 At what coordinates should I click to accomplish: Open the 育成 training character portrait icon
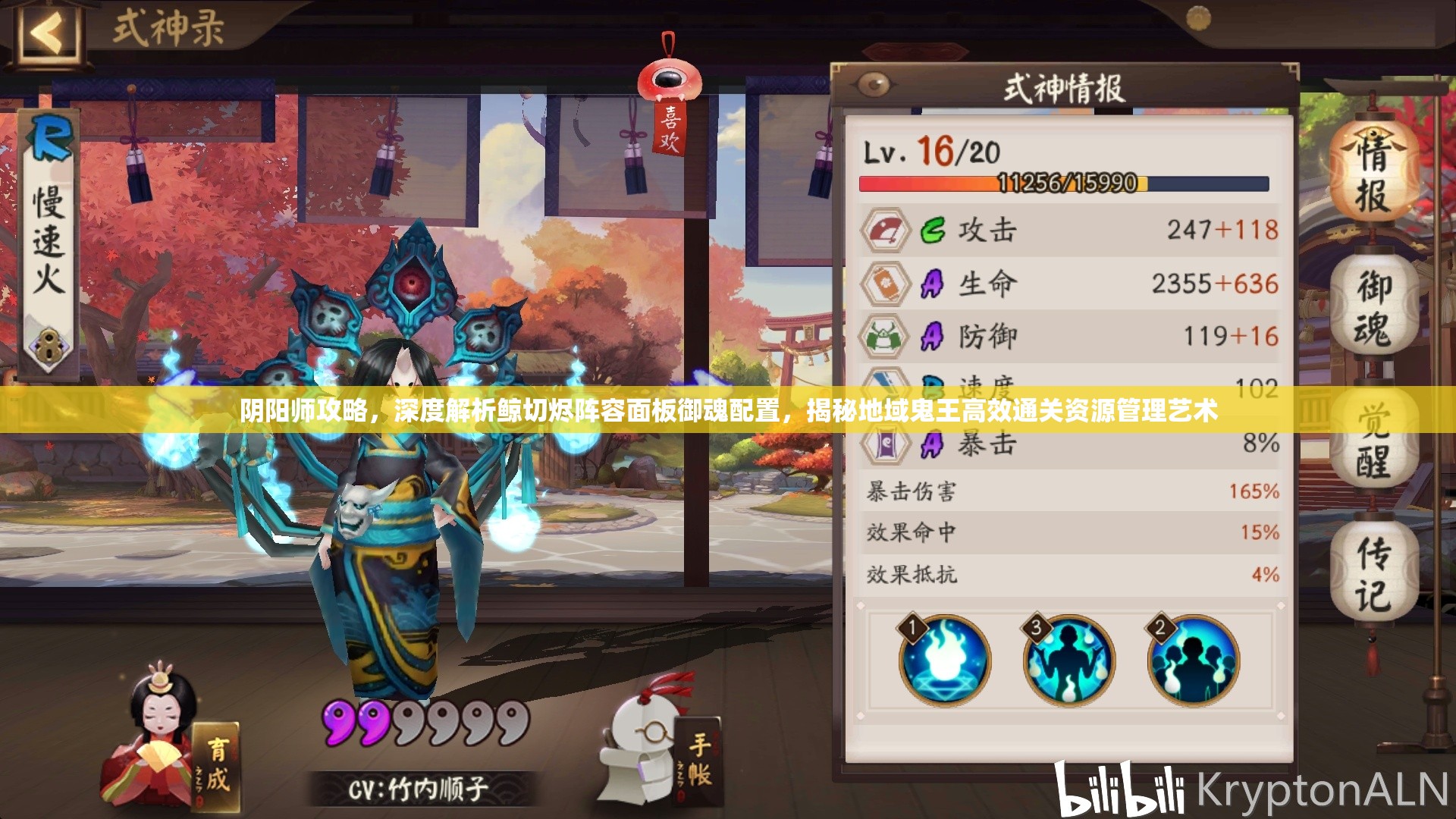pos(159,728)
